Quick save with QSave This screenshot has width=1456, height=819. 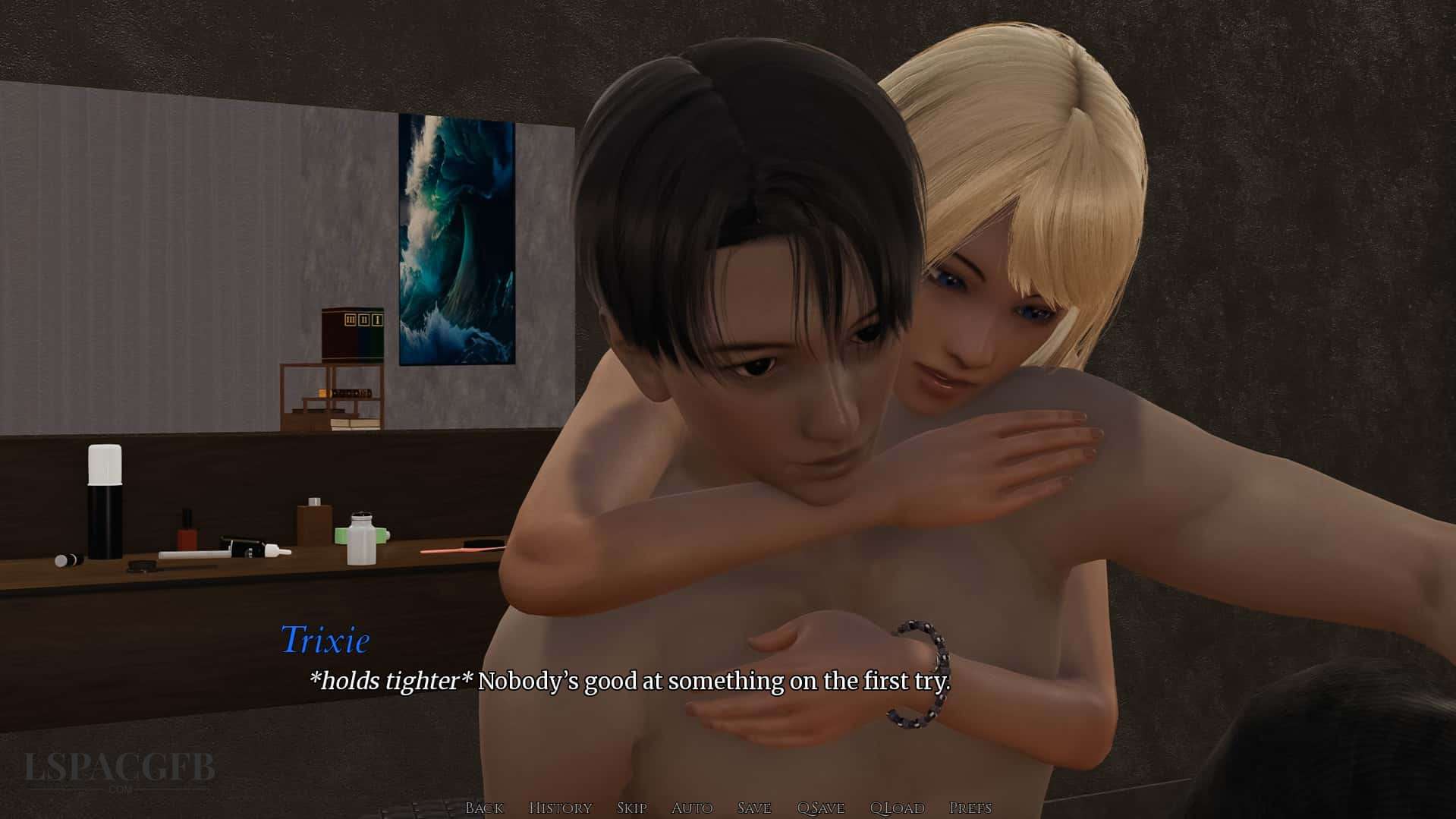[821, 808]
